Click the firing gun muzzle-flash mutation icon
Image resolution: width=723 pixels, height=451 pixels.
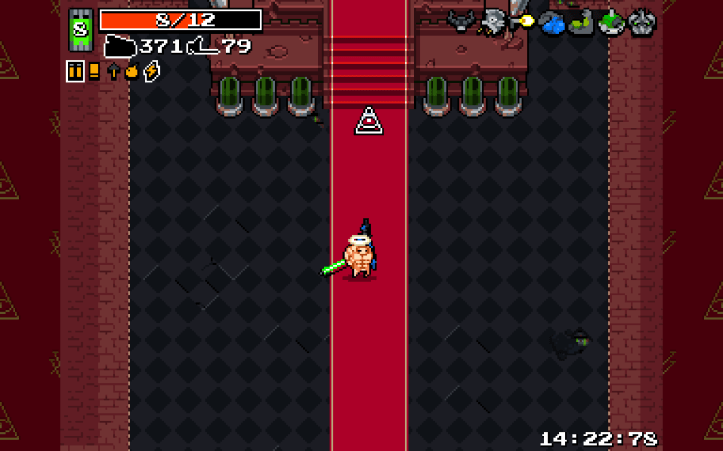(522, 19)
